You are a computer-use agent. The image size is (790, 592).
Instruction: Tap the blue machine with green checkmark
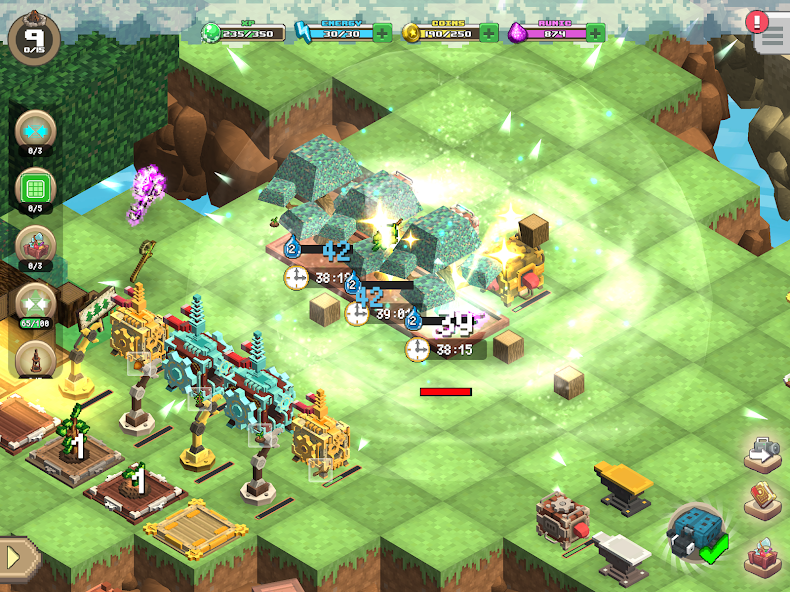pos(694,531)
